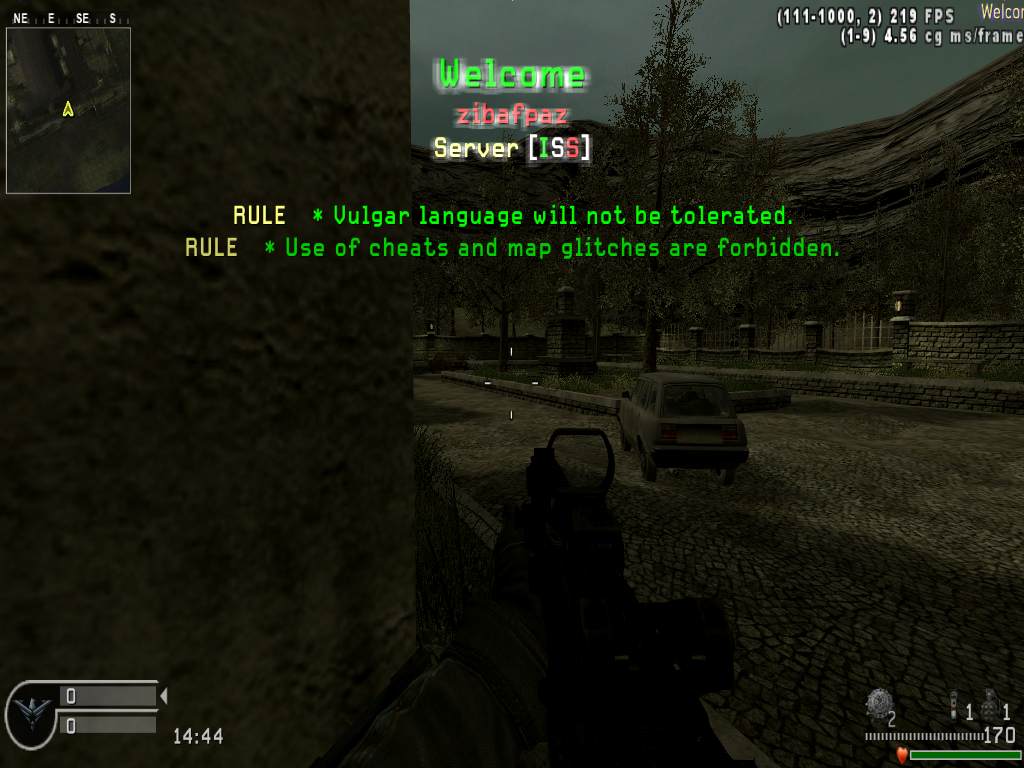Select the flashbang special grenade icon
Image resolution: width=1024 pixels, height=768 pixels.
(x=953, y=705)
